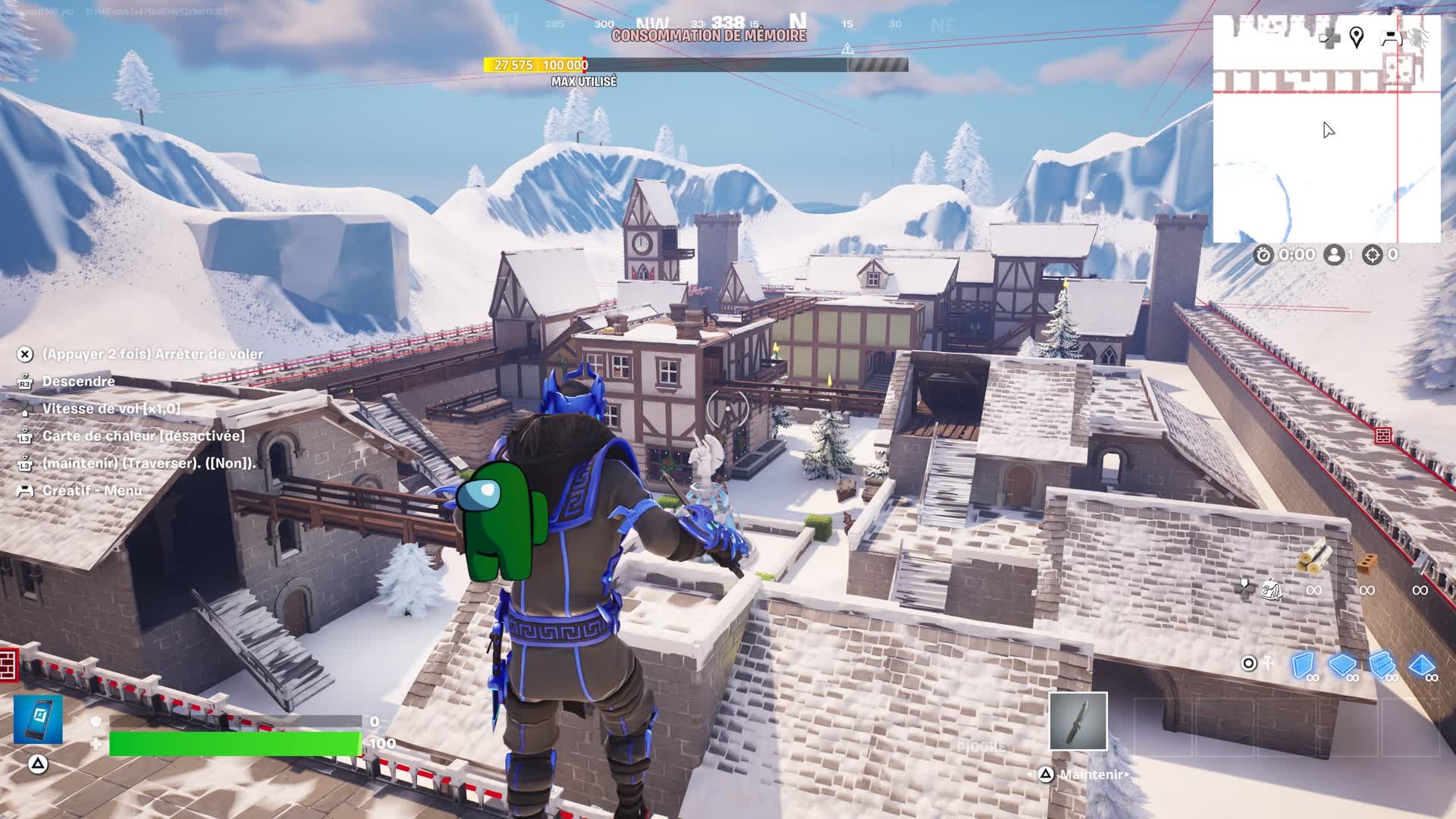Click the minimap in the corner

pos(1326,129)
